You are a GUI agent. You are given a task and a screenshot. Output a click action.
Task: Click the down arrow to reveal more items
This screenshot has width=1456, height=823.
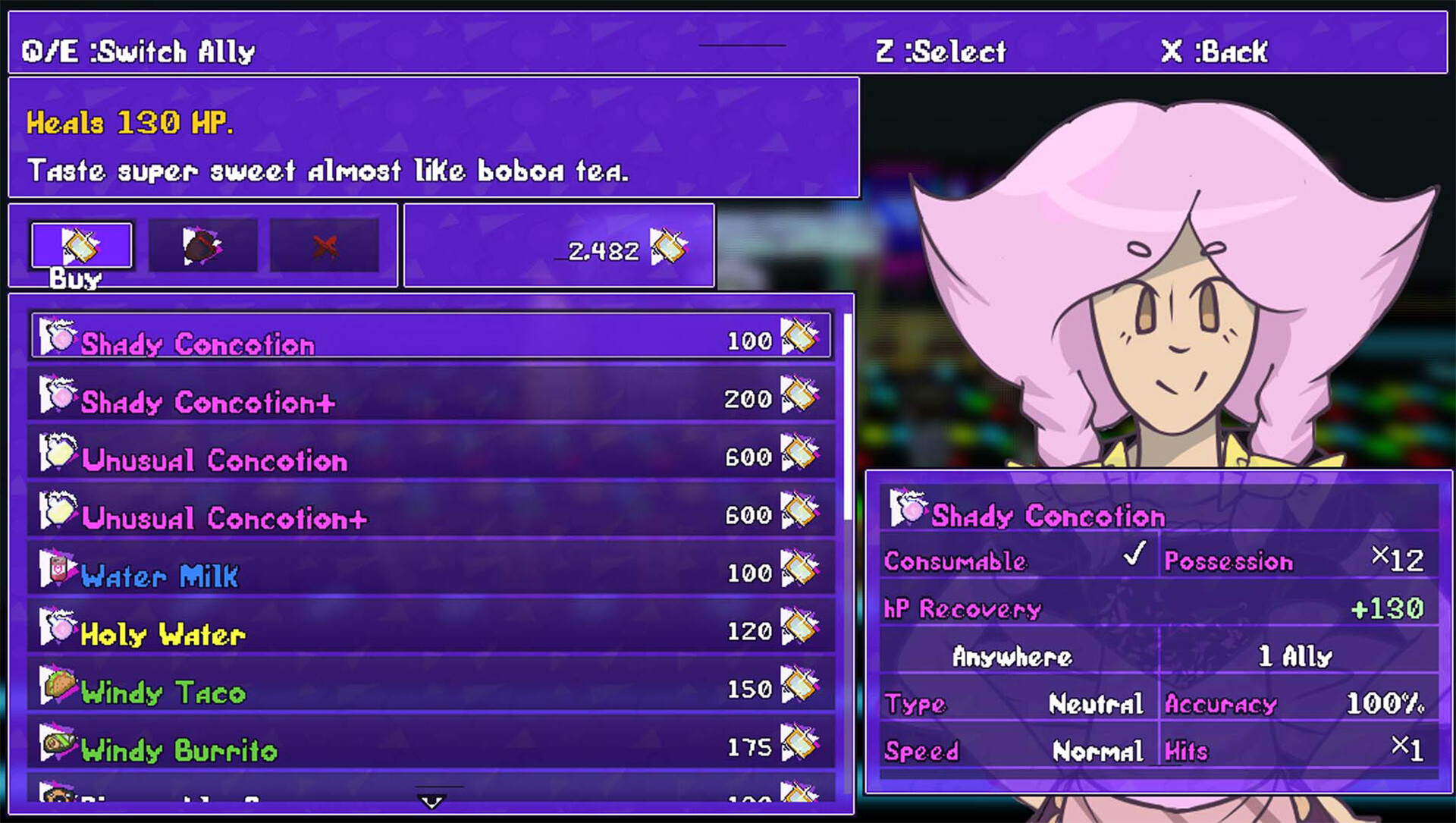pyautogui.click(x=429, y=800)
